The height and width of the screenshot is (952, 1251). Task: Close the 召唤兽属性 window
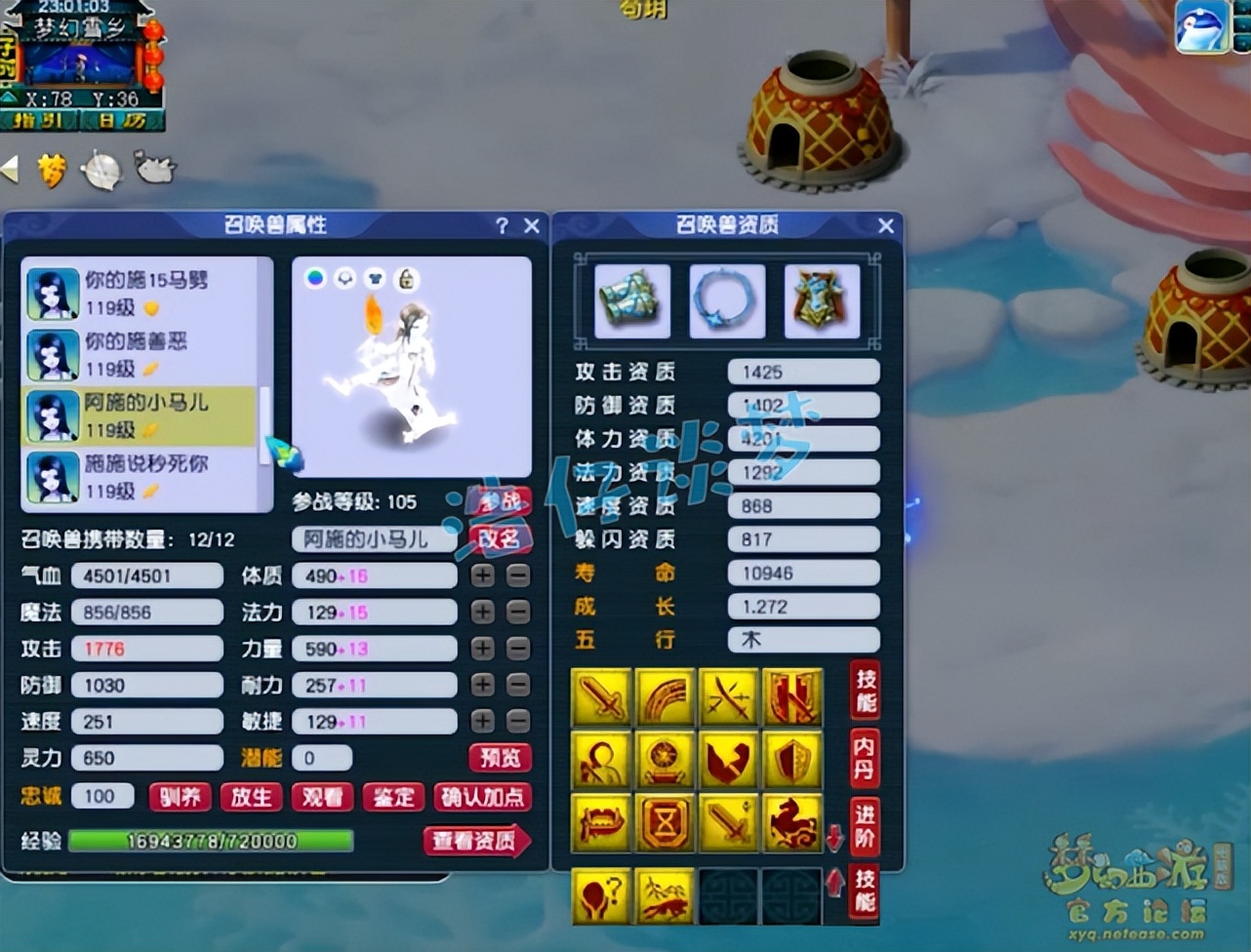[x=532, y=226]
